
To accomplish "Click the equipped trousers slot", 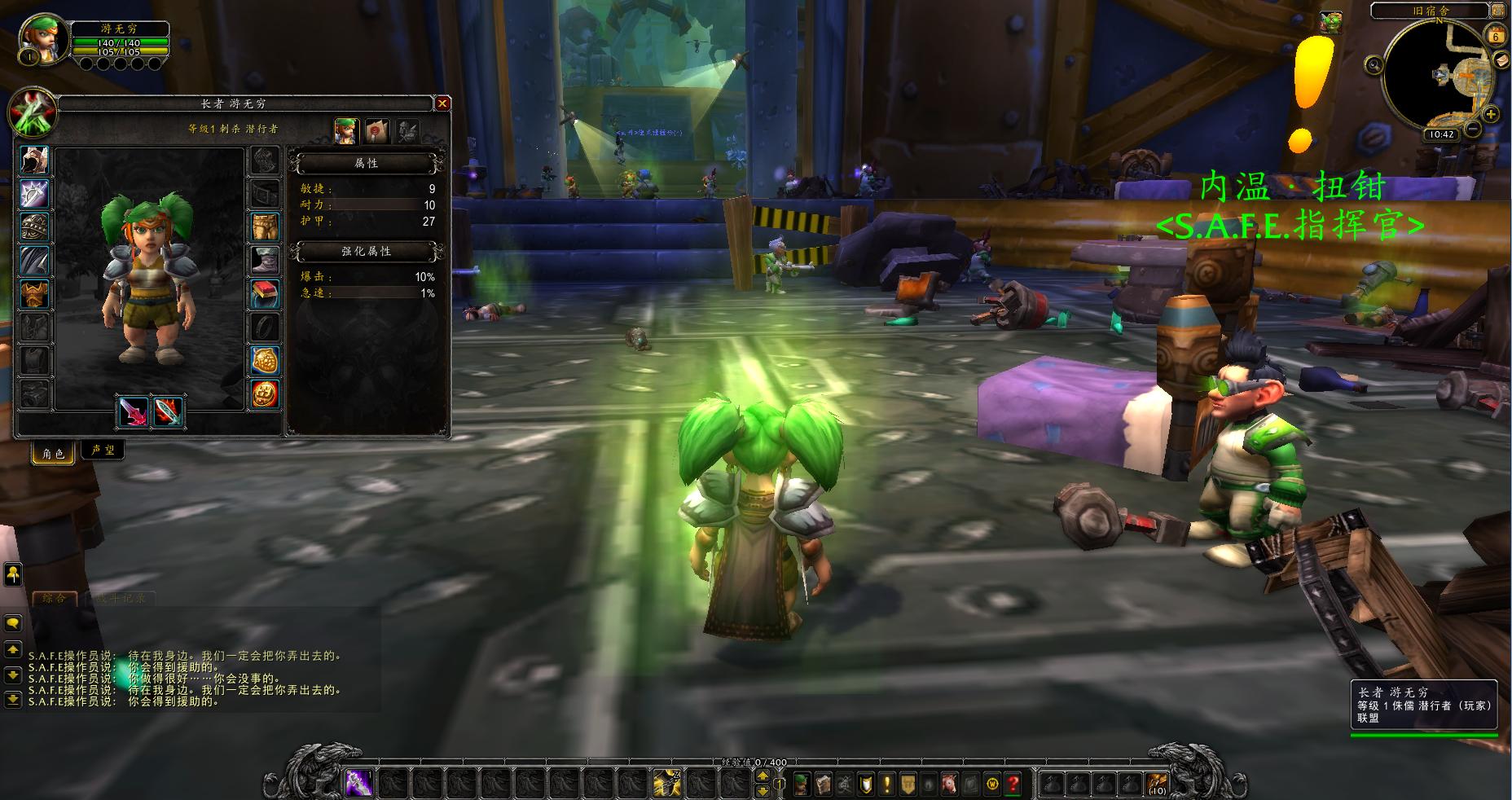I will point(264,227).
